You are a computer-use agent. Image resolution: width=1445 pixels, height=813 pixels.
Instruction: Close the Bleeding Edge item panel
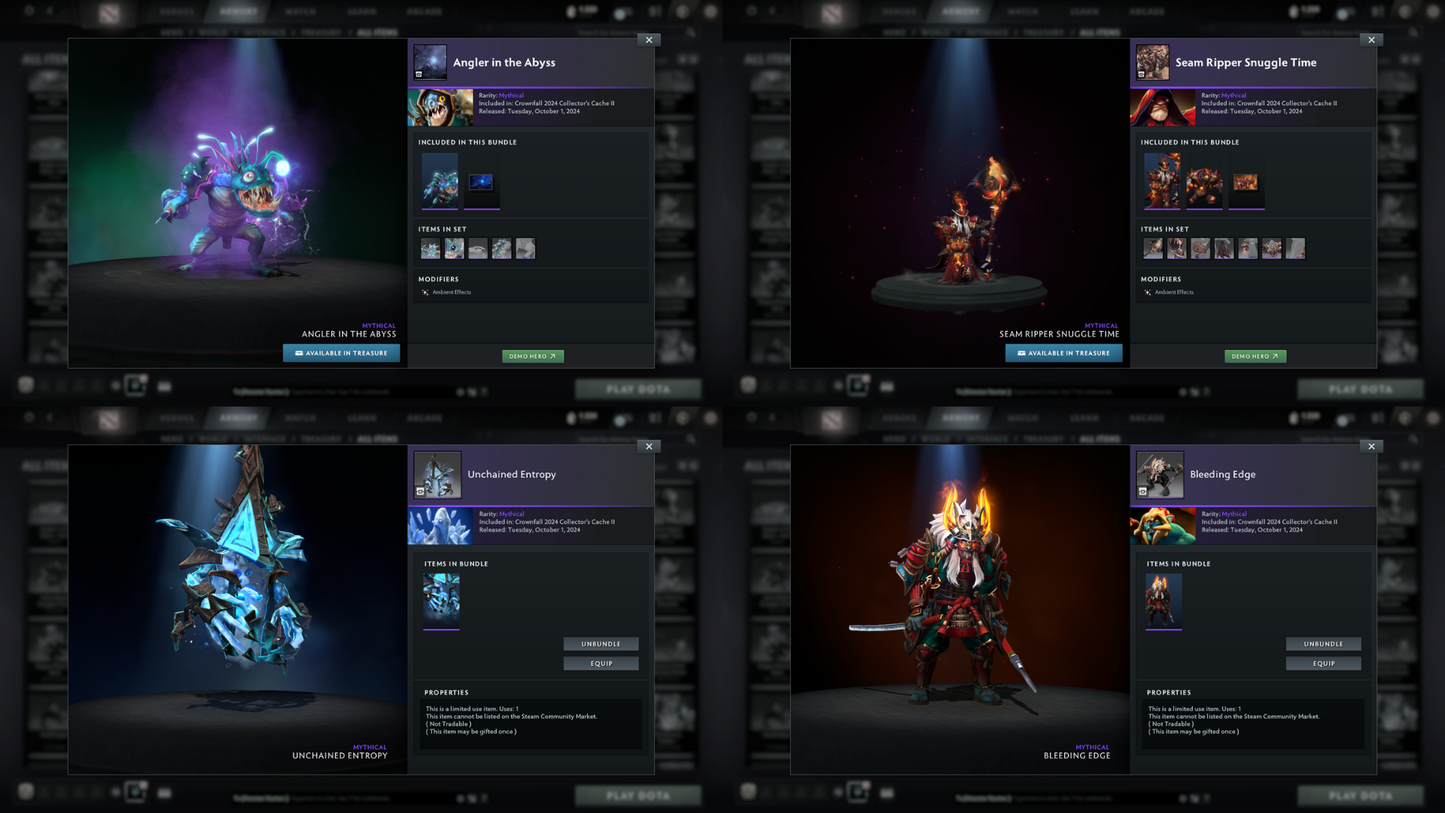[1371, 446]
